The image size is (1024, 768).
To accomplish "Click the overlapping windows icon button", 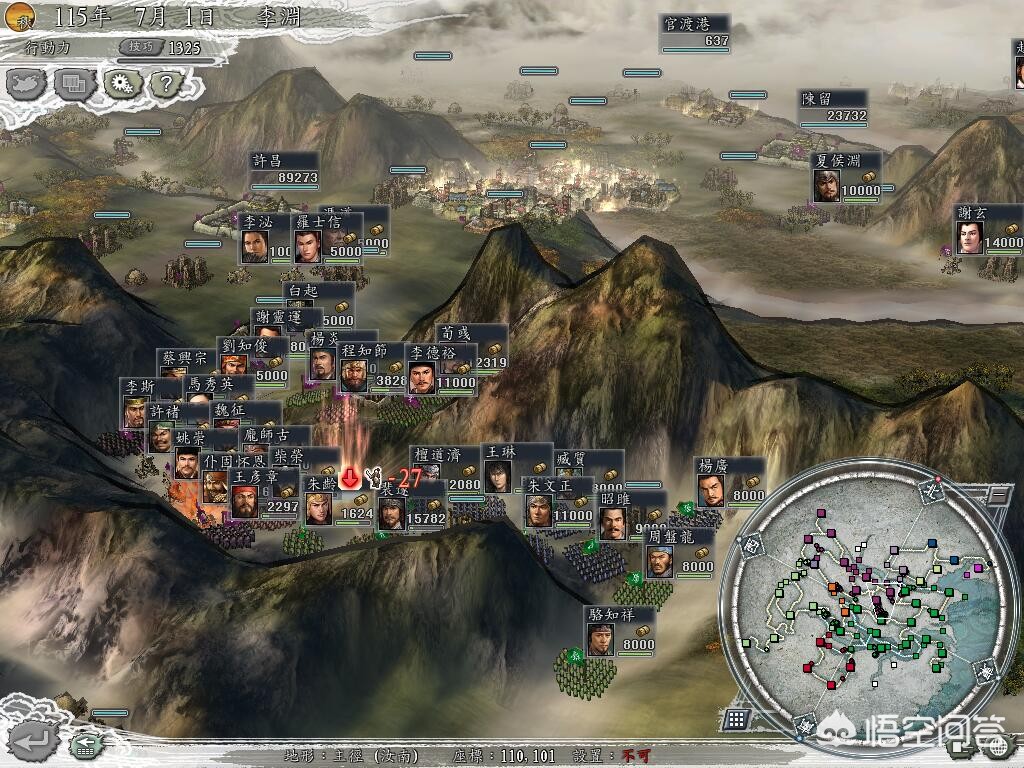I will [x=73, y=83].
